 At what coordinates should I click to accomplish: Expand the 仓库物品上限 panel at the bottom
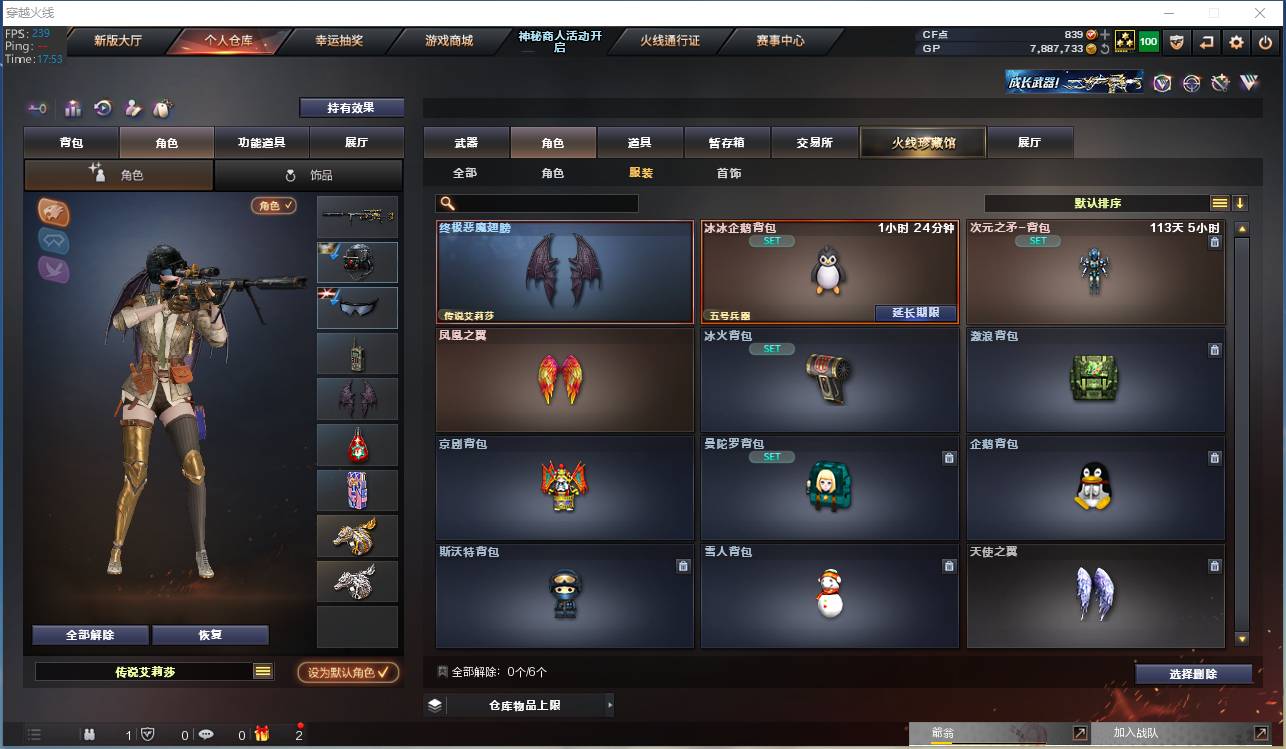click(x=521, y=704)
